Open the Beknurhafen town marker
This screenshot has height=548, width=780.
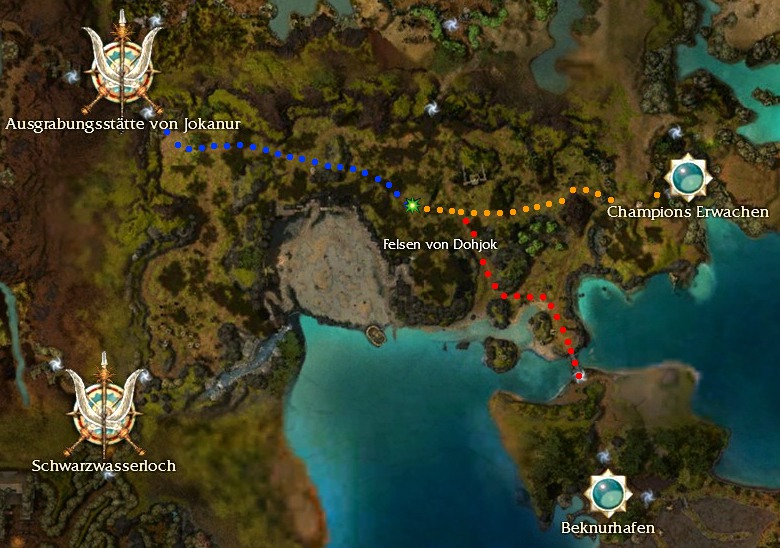(606, 492)
